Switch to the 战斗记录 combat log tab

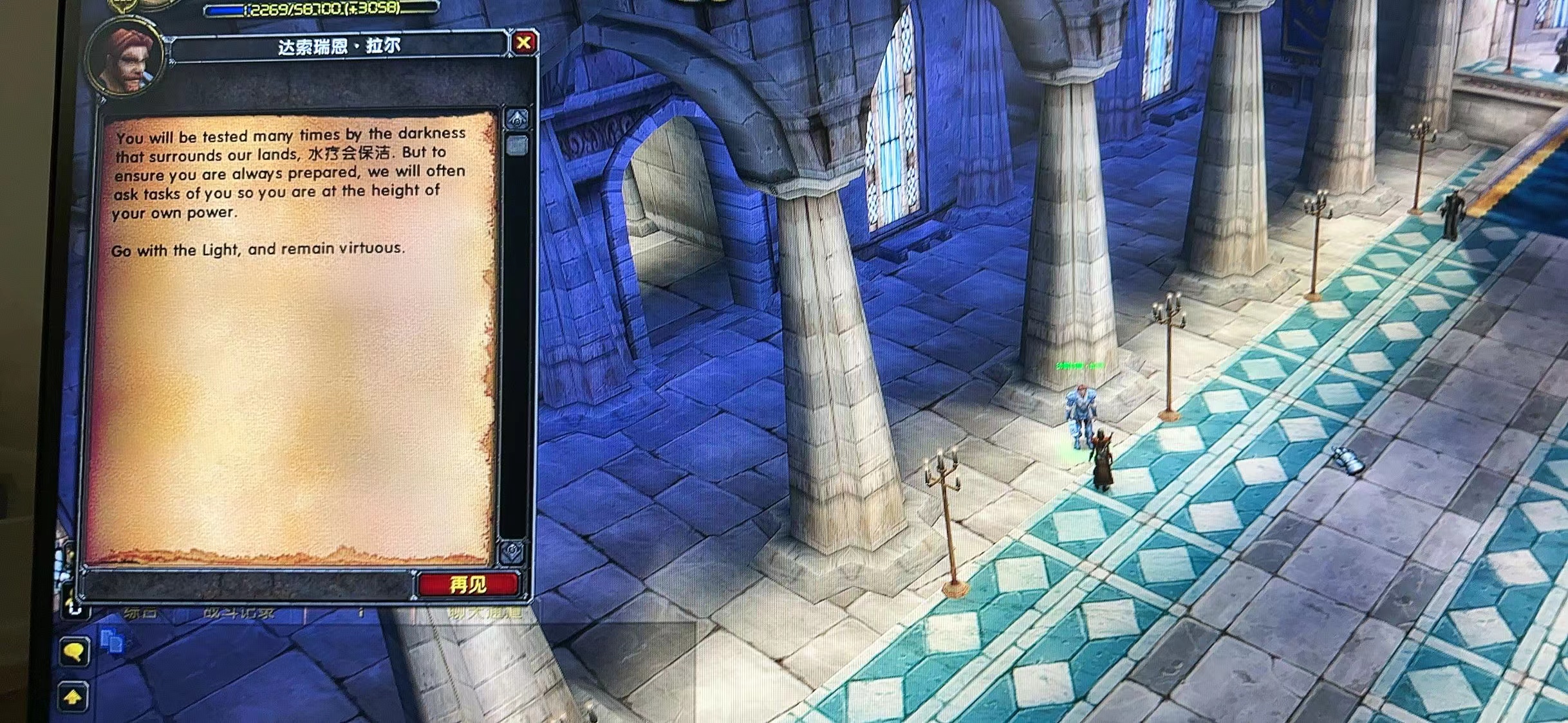(x=238, y=613)
